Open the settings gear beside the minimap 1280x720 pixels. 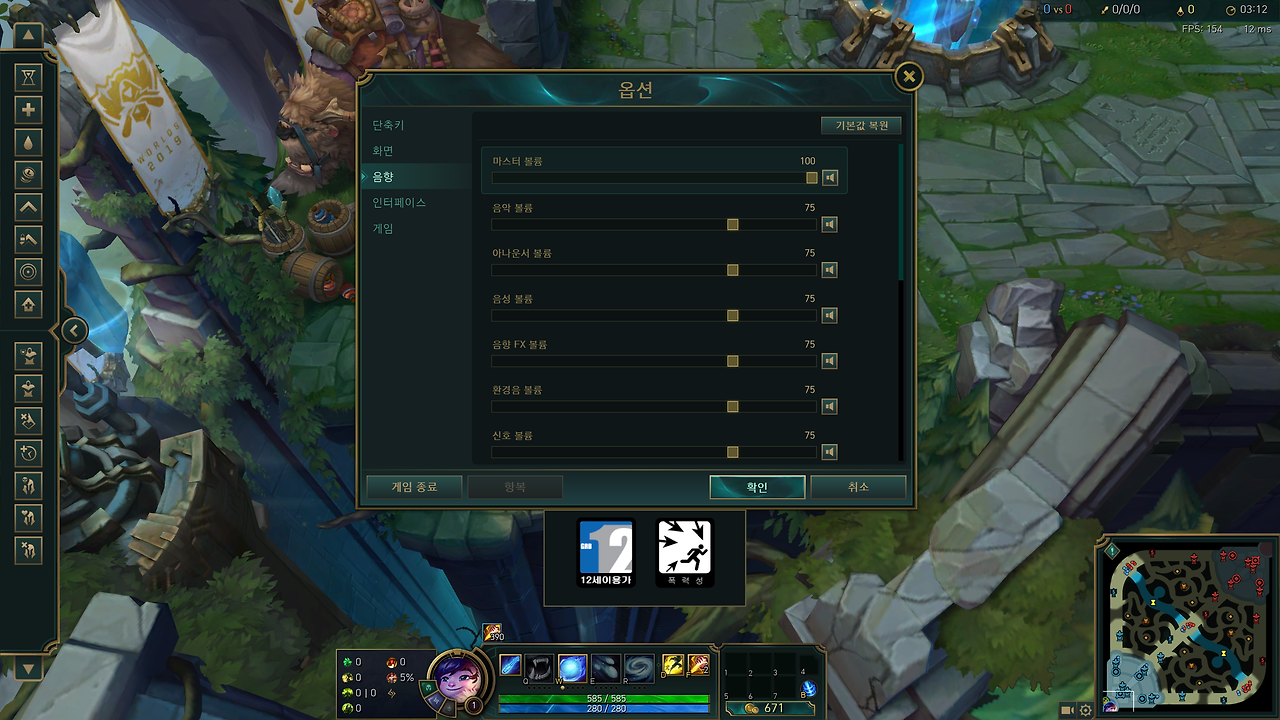coord(1086,710)
